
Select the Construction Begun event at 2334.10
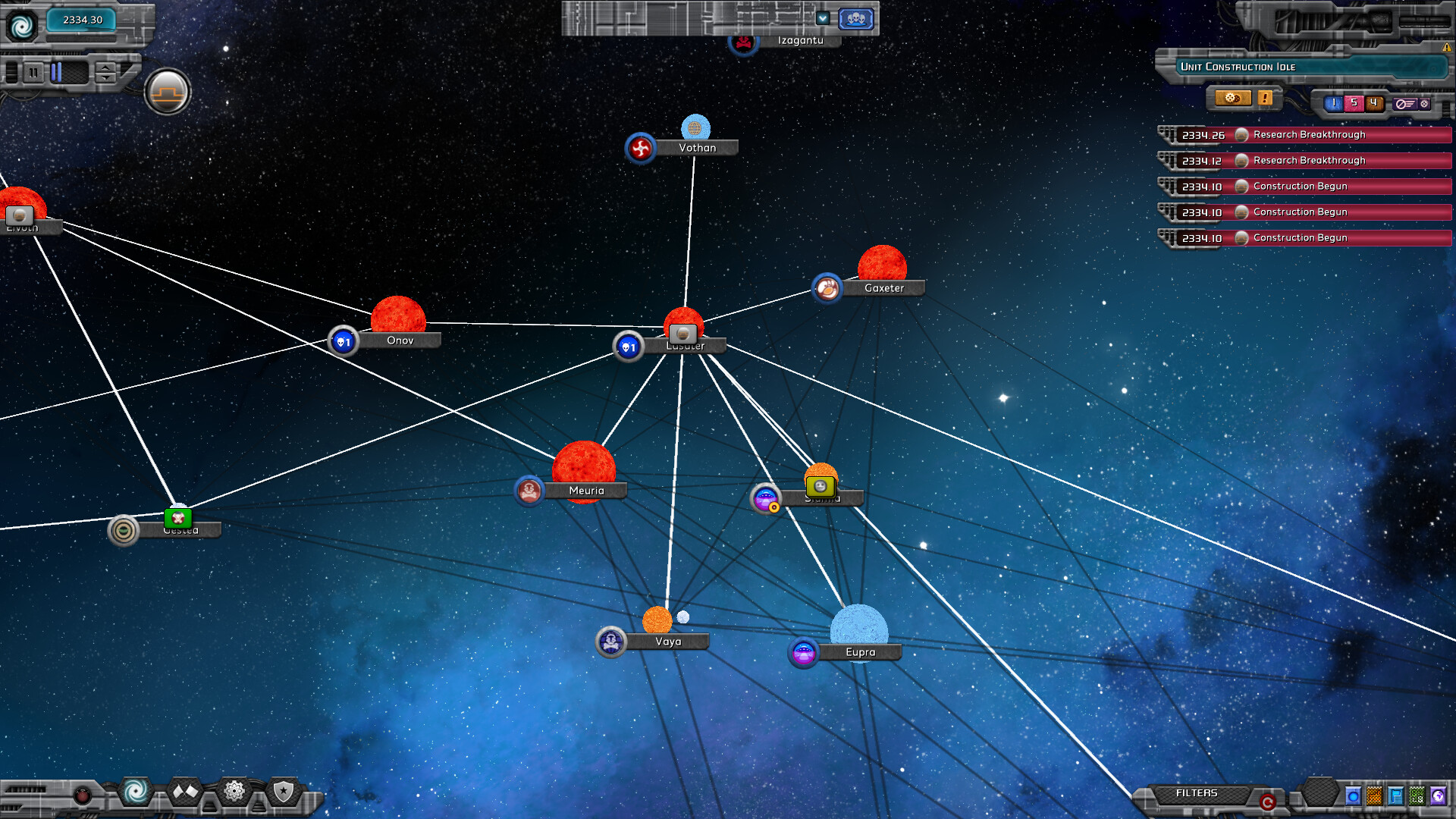[x=1312, y=187]
